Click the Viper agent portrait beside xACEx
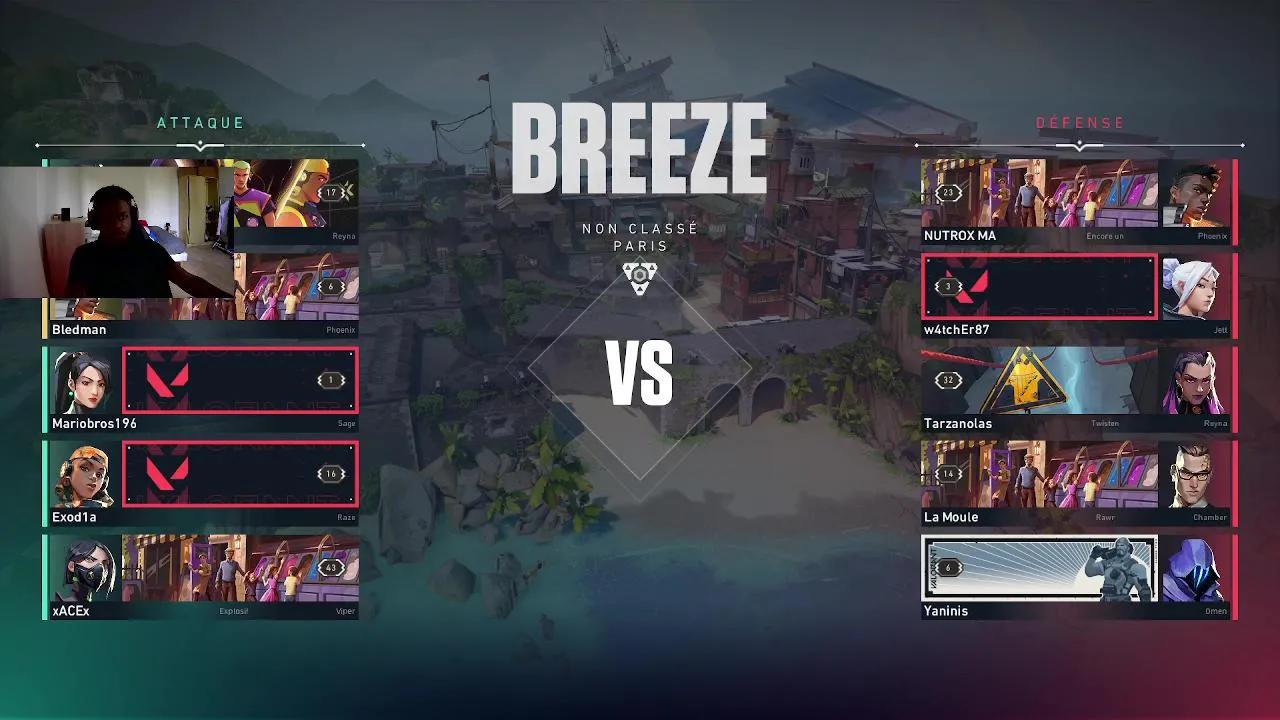The image size is (1280, 720). tap(85, 570)
